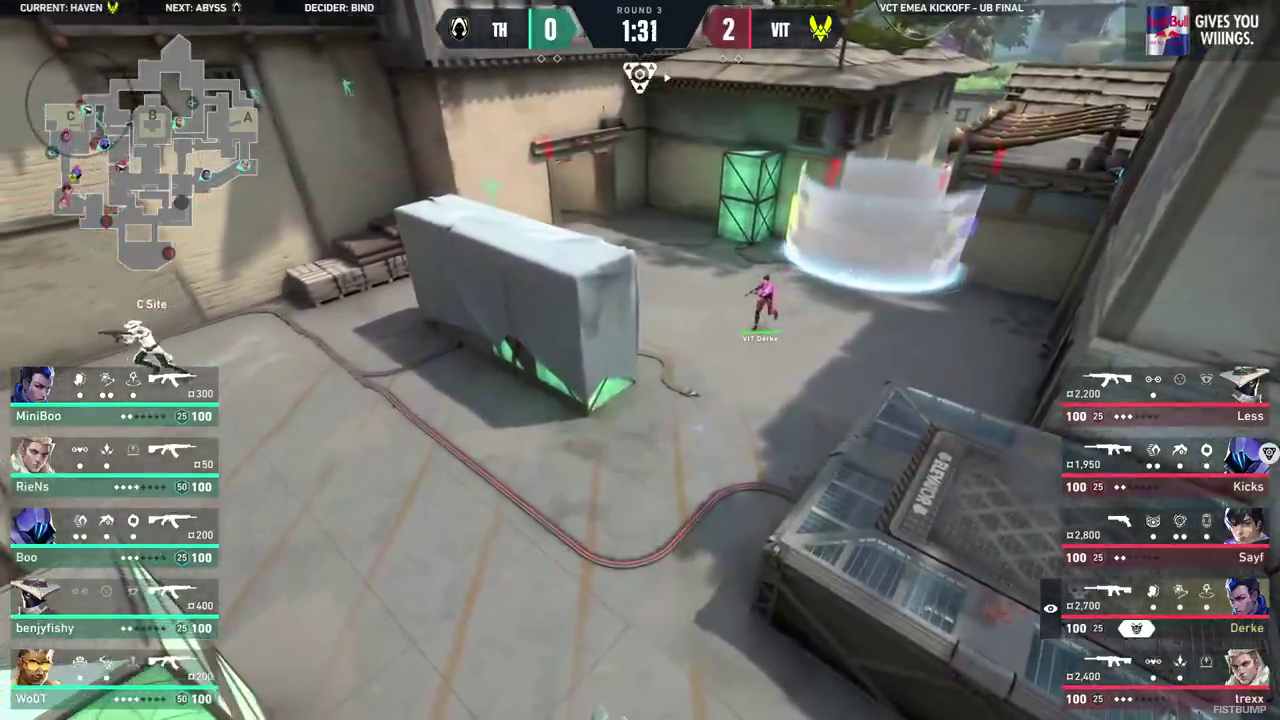This screenshot has width=1280, height=720.
Task: Click the eye spectating icon beside Derke
Action: [1050, 608]
